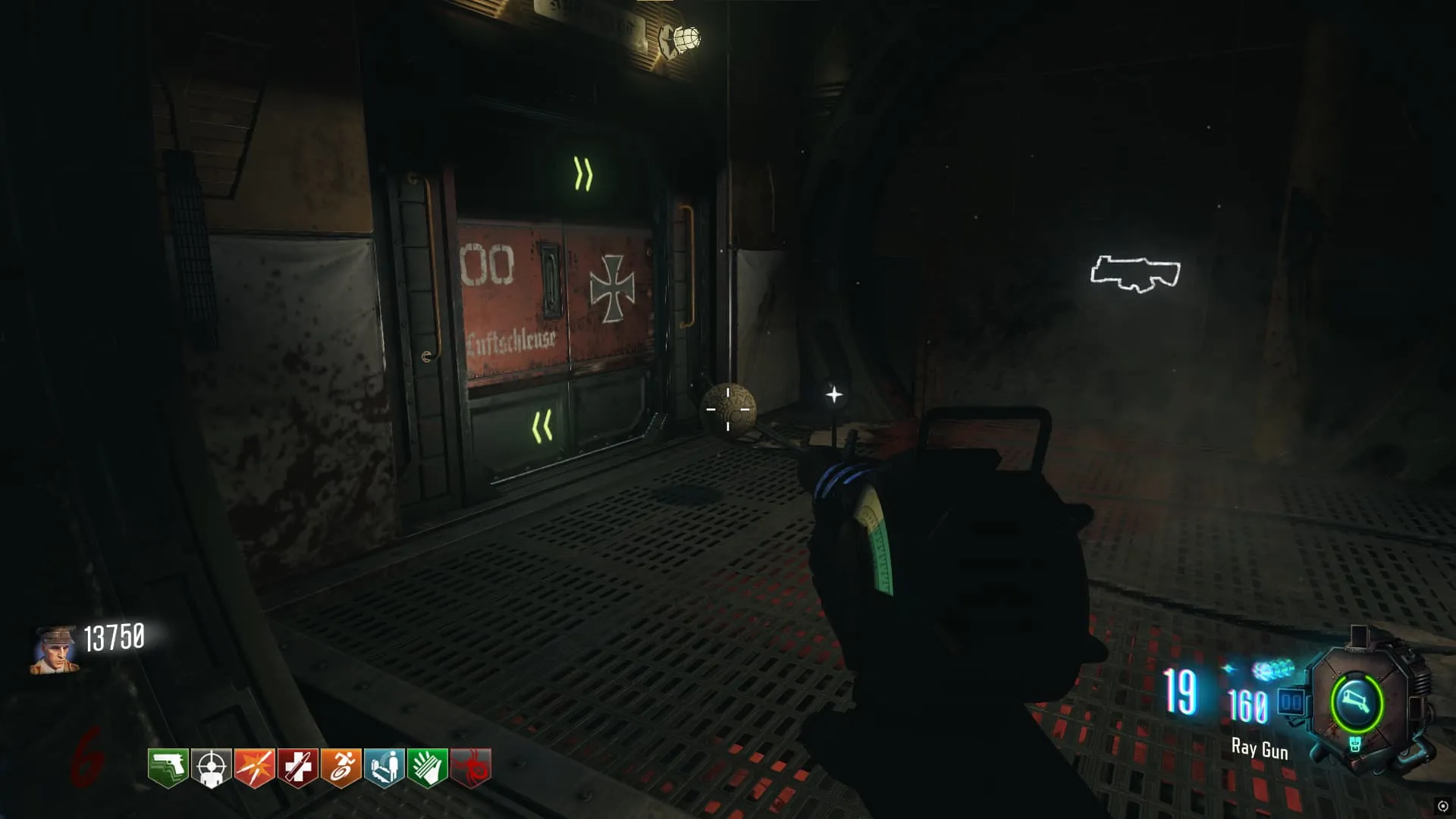Activate the special weapon icon in green ring

coord(1357,701)
